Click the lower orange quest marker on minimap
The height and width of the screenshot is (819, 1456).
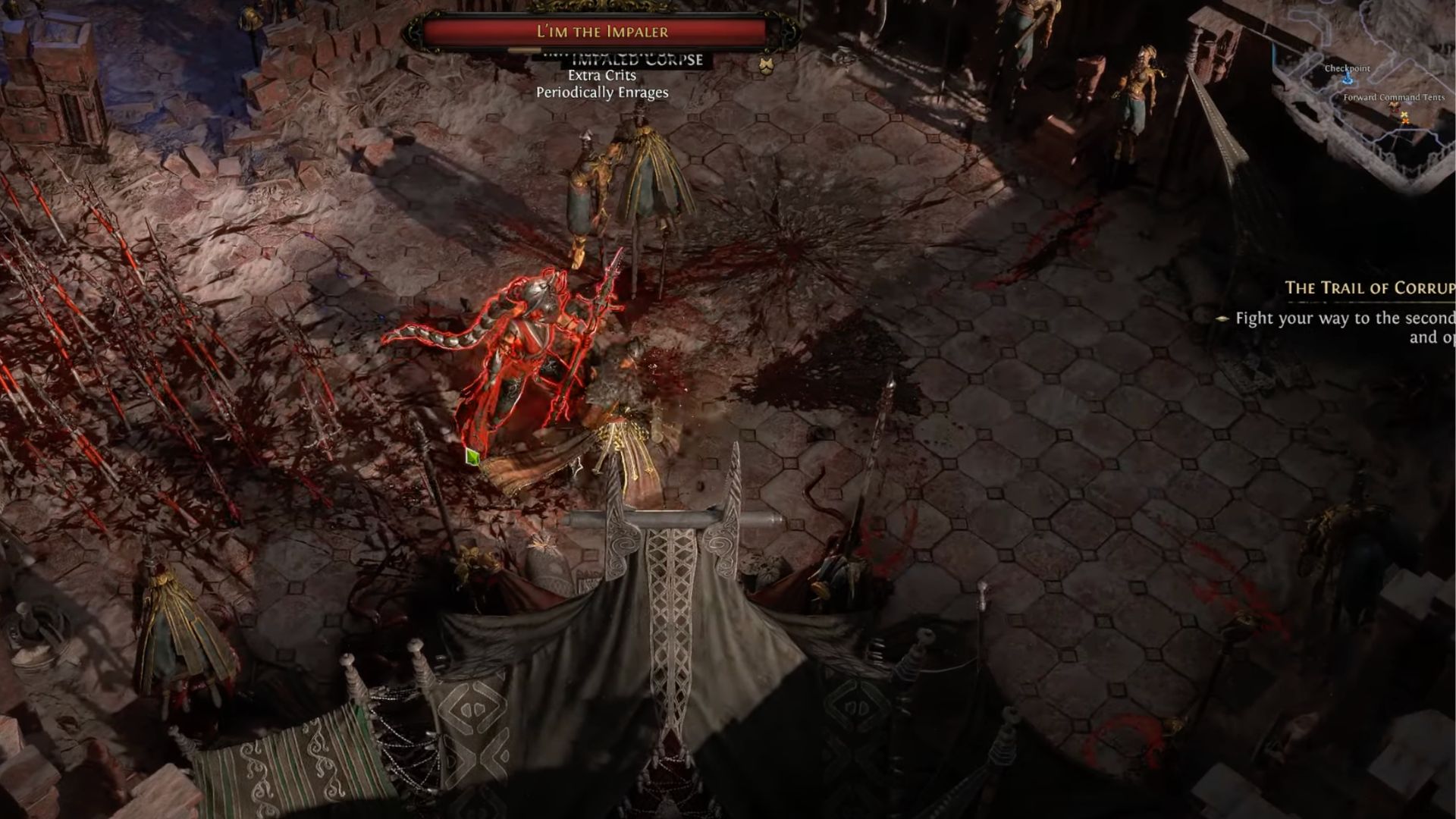tap(1405, 122)
